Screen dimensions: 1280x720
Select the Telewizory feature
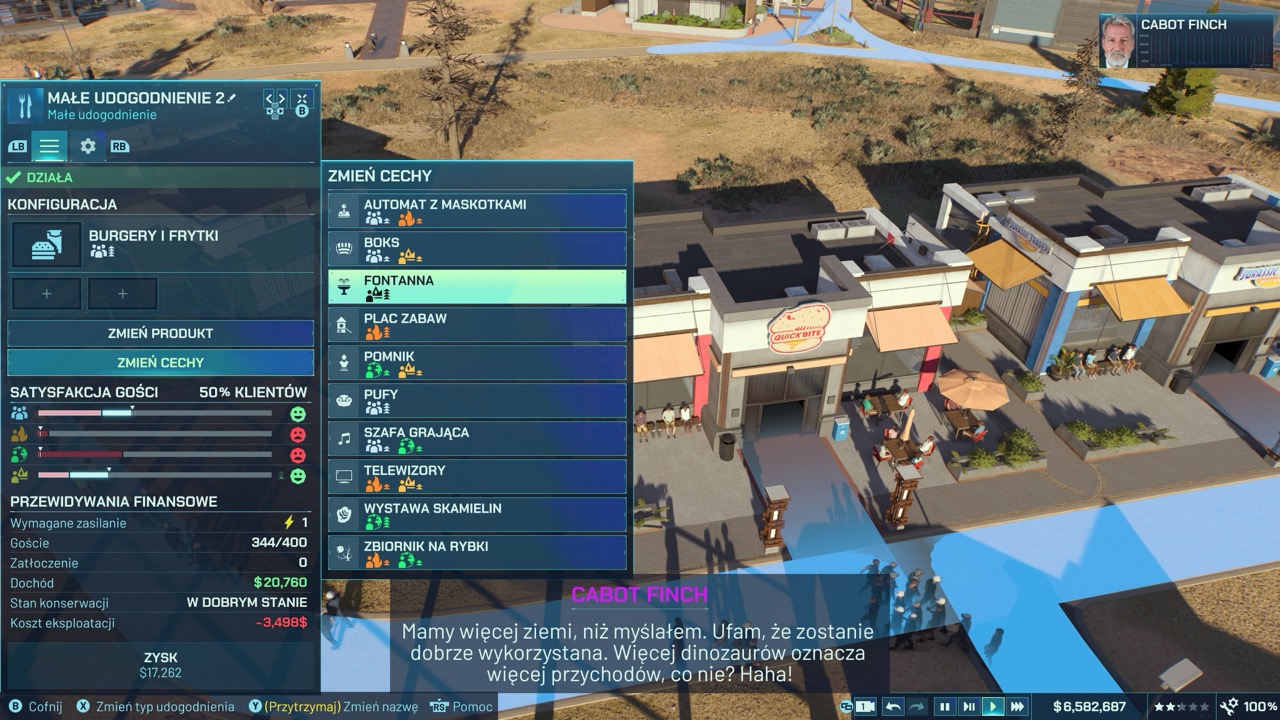coord(477,476)
